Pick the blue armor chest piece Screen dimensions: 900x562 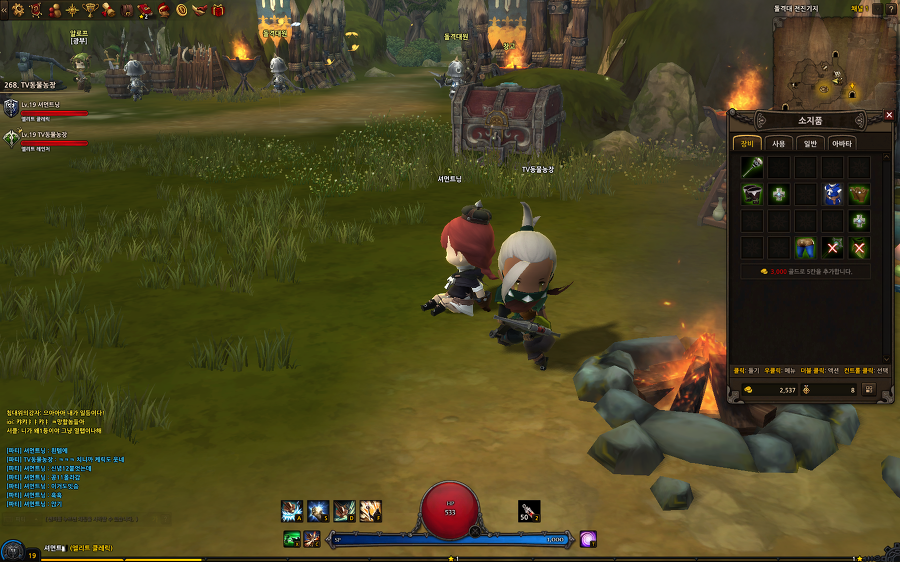click(832, 194)
